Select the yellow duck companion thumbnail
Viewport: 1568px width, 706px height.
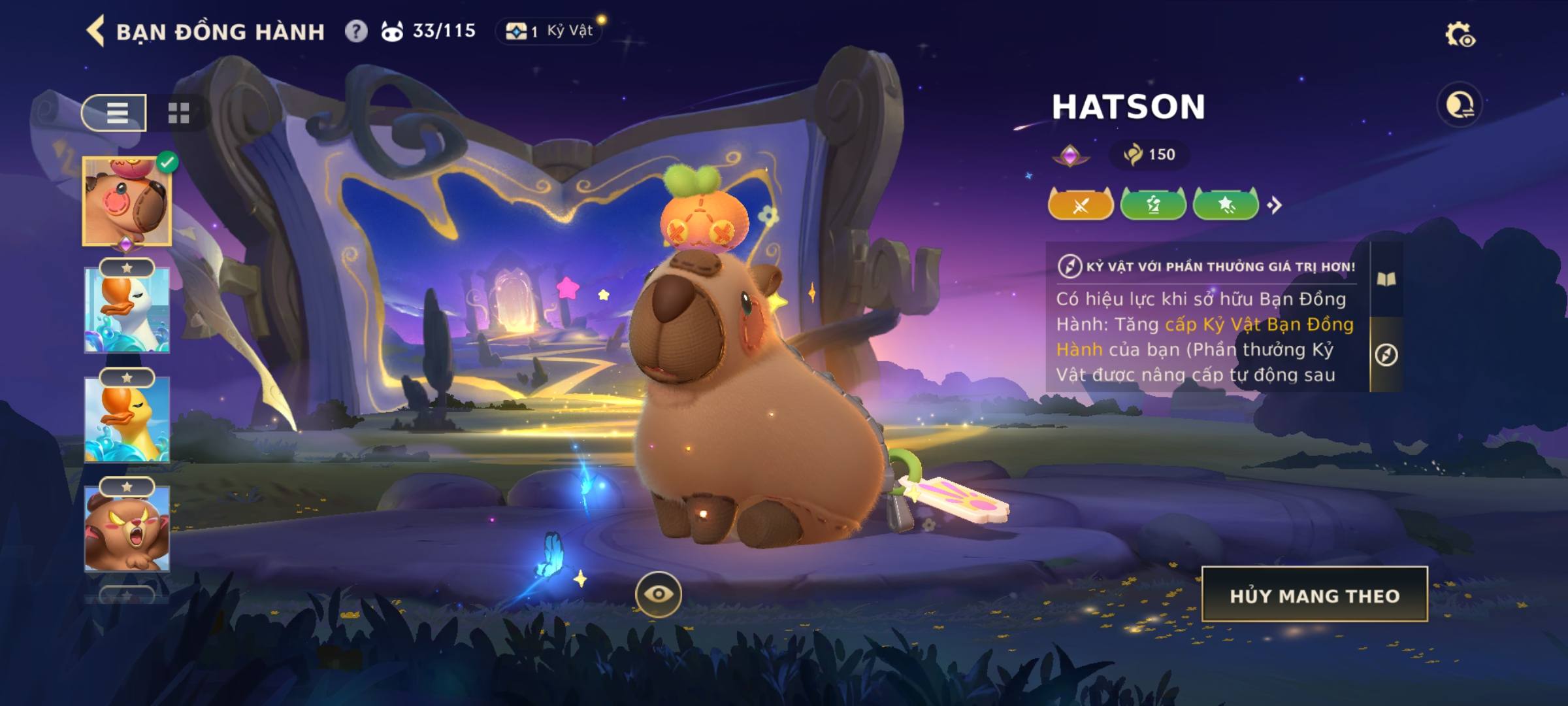(127, 420)
